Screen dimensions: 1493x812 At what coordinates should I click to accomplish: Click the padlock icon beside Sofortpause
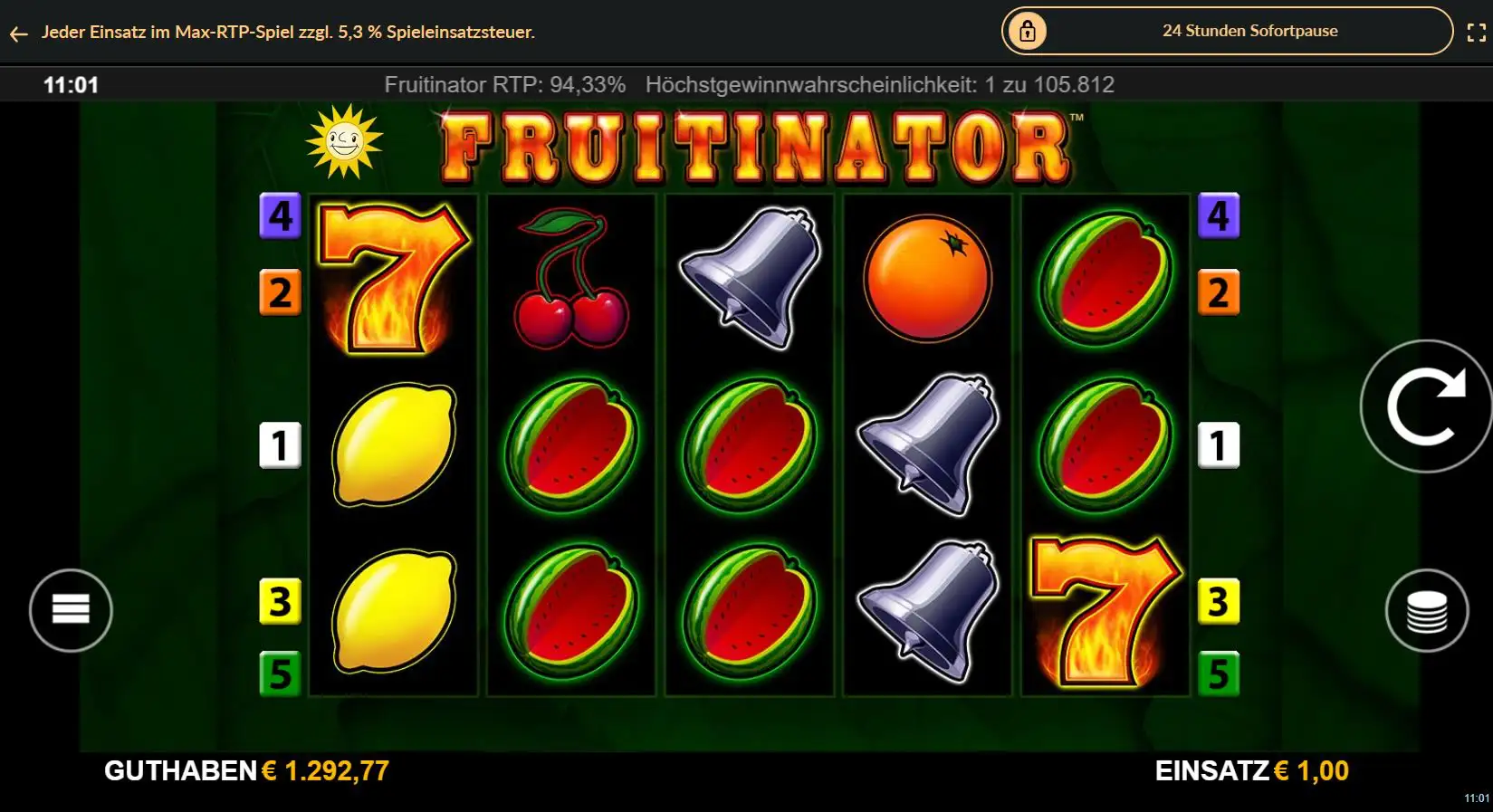click(1028, 30)
